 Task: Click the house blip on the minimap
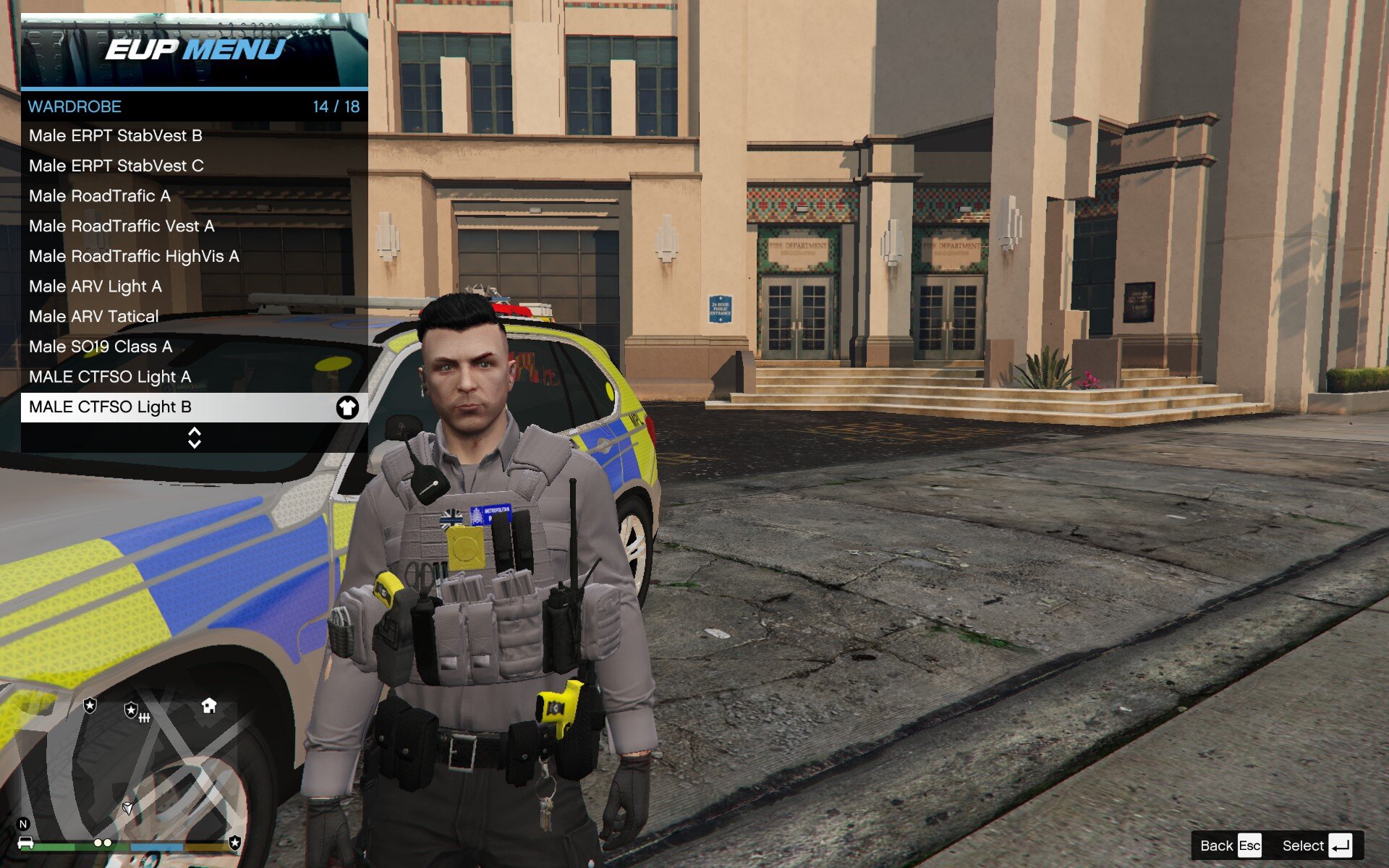[209, 706]
